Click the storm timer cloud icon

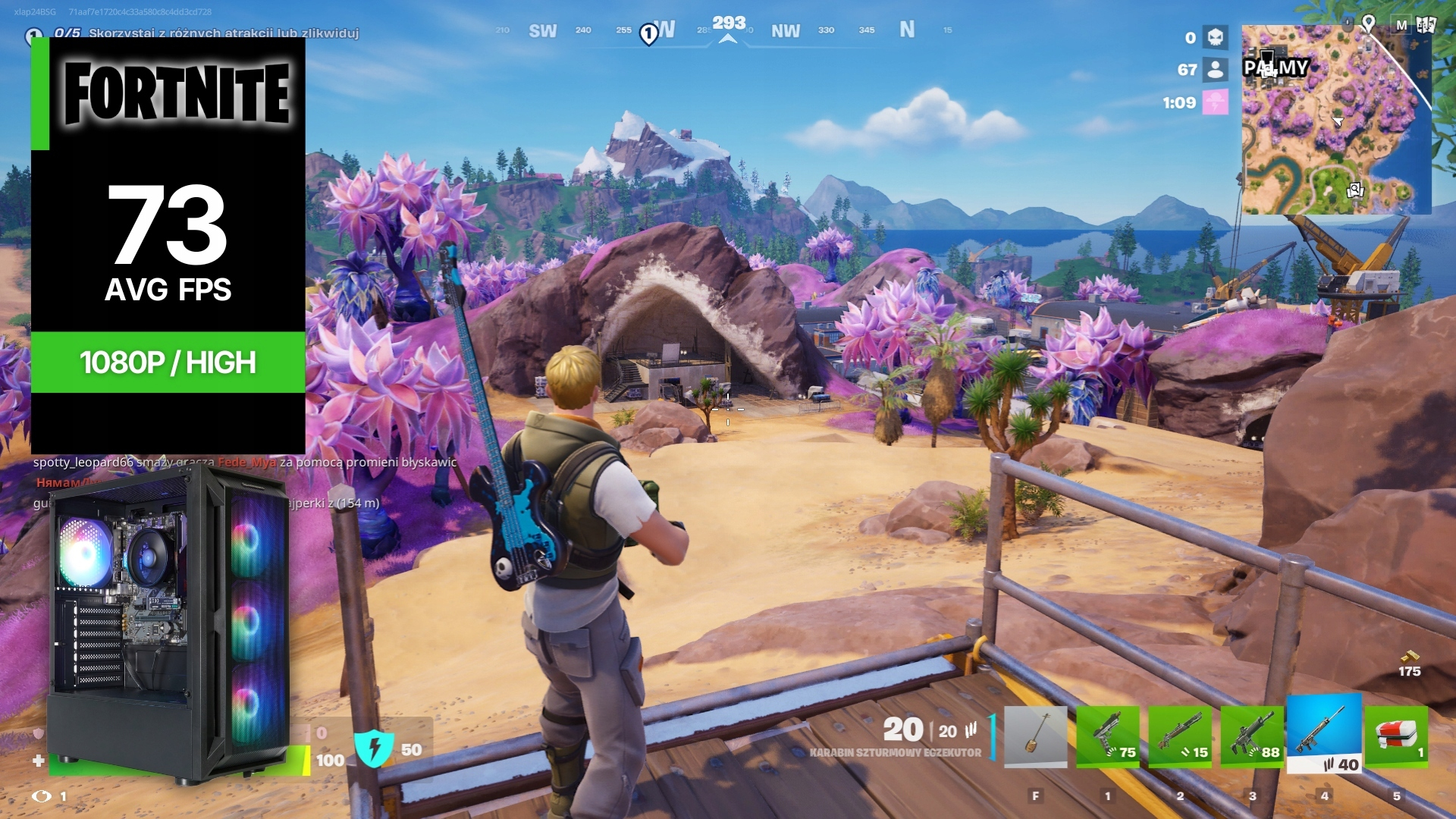1216,102
